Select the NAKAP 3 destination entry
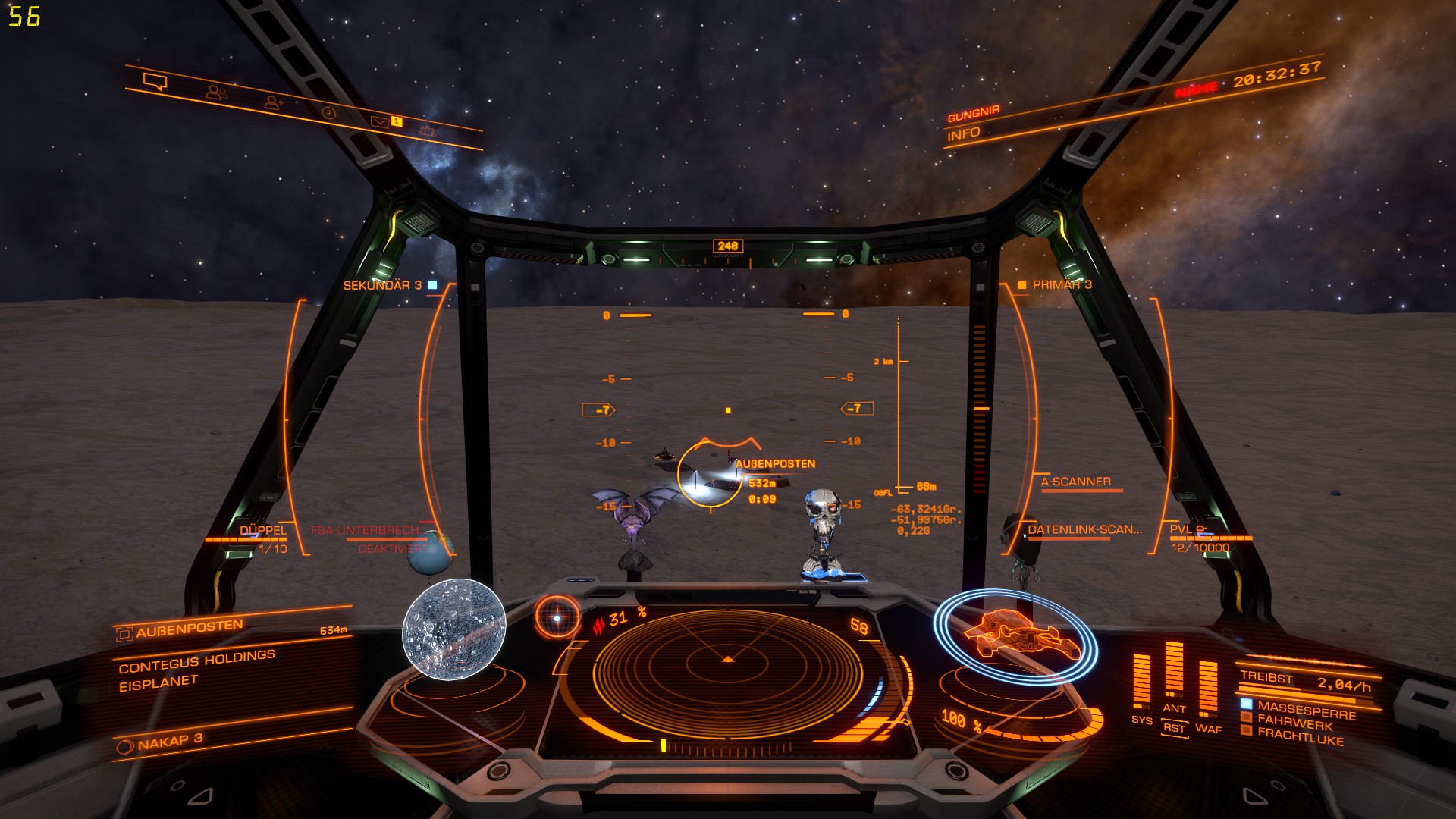The width and height of the screenshot is (1456, 819). tap(171, 741)
